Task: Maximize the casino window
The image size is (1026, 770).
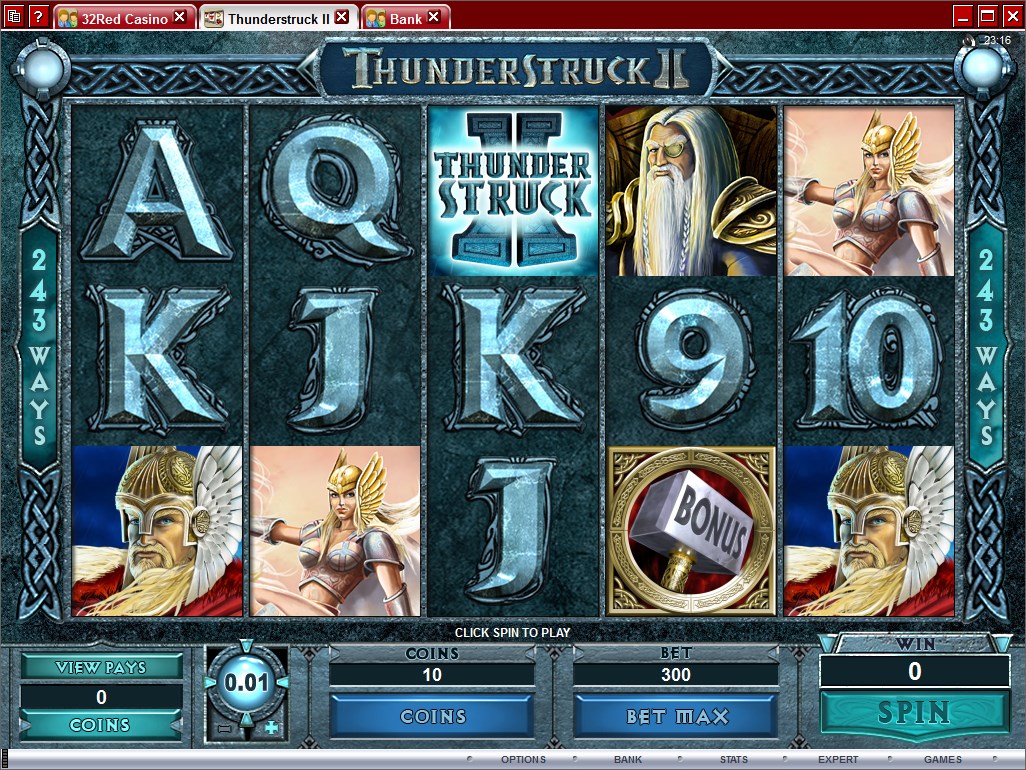Action: pyautogui.click(x=986, y=16)
